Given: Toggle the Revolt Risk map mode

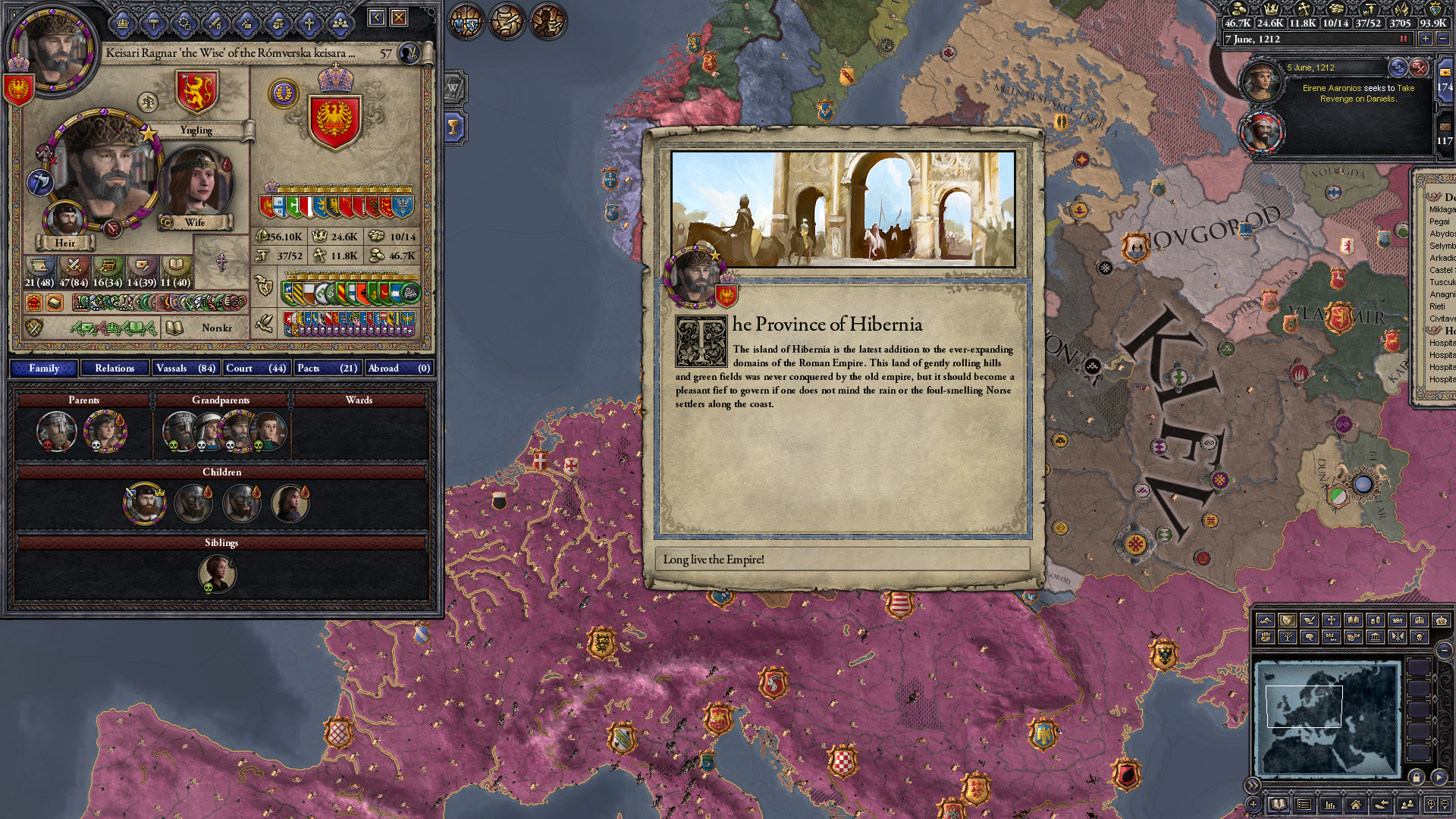Looking at the screenshot, I should [x=1266, y=638].
